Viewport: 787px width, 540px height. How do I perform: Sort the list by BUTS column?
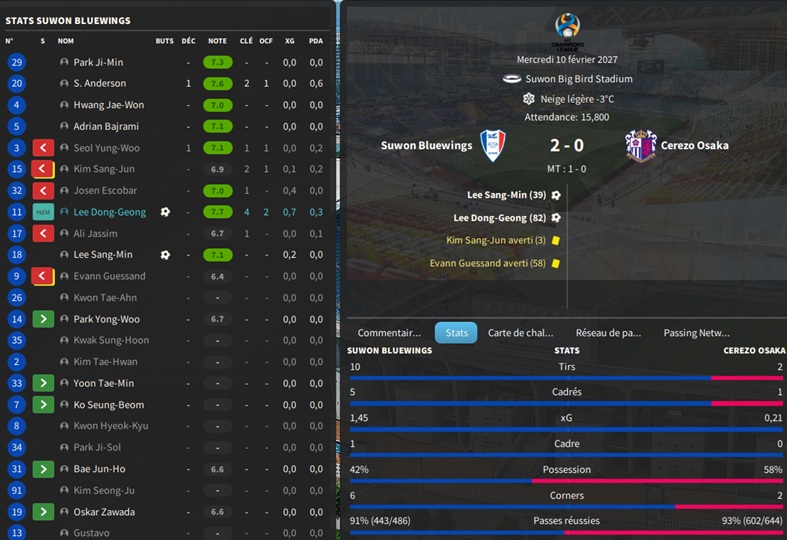point(165,41)
